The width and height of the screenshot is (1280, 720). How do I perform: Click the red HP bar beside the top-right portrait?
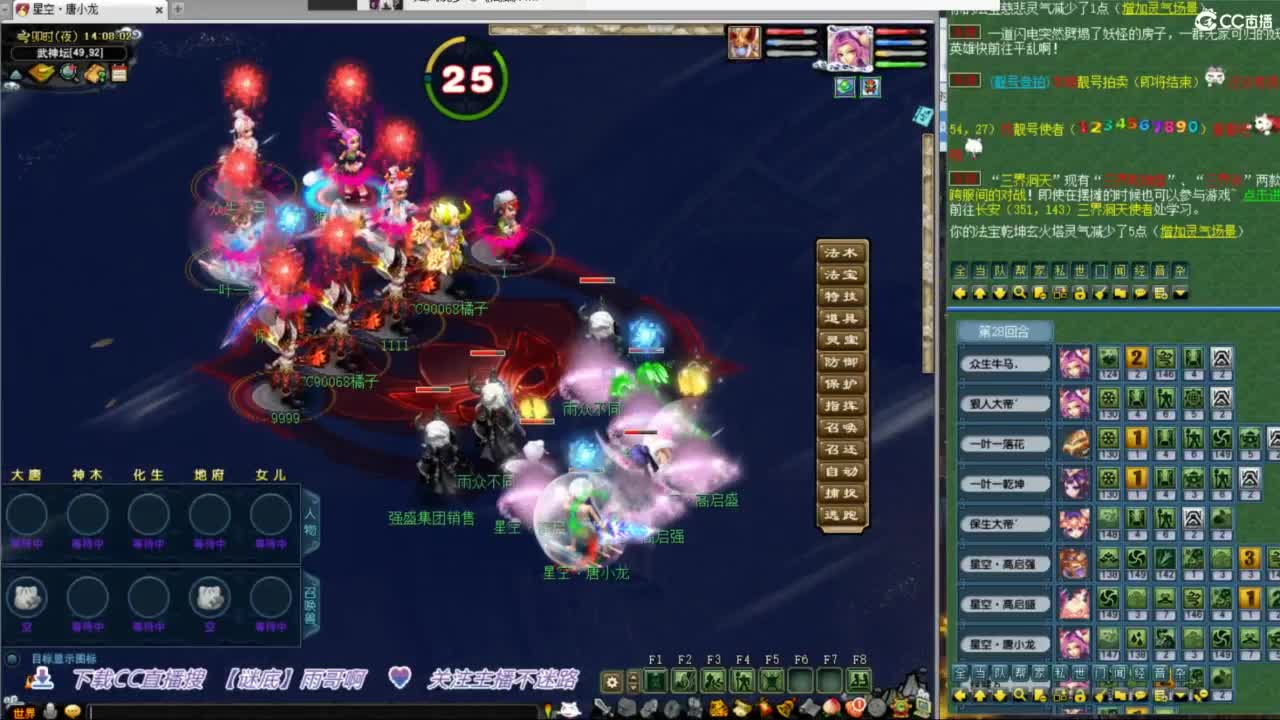point(898,31)
